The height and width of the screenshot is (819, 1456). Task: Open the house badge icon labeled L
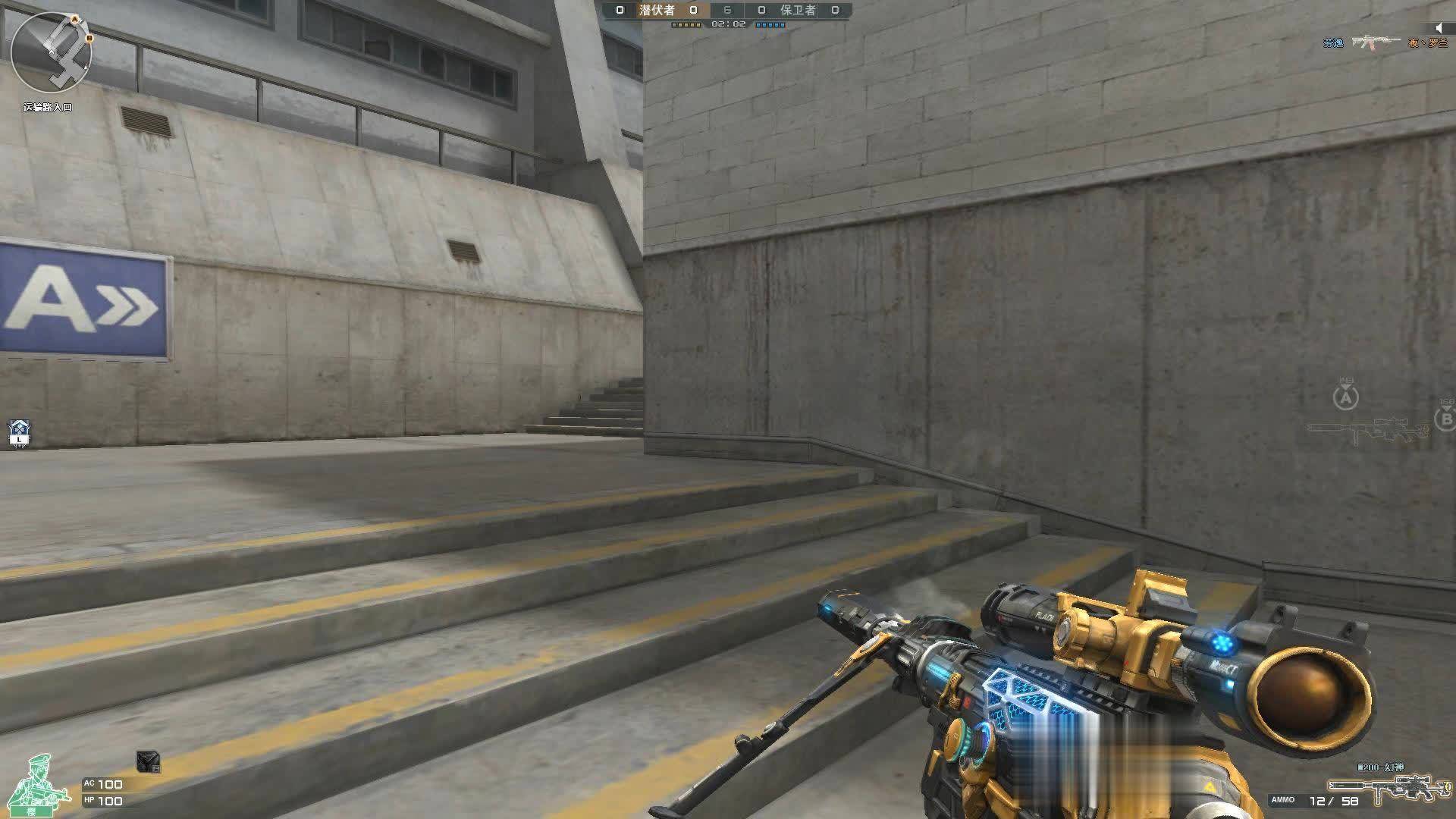tap(19, 433)
